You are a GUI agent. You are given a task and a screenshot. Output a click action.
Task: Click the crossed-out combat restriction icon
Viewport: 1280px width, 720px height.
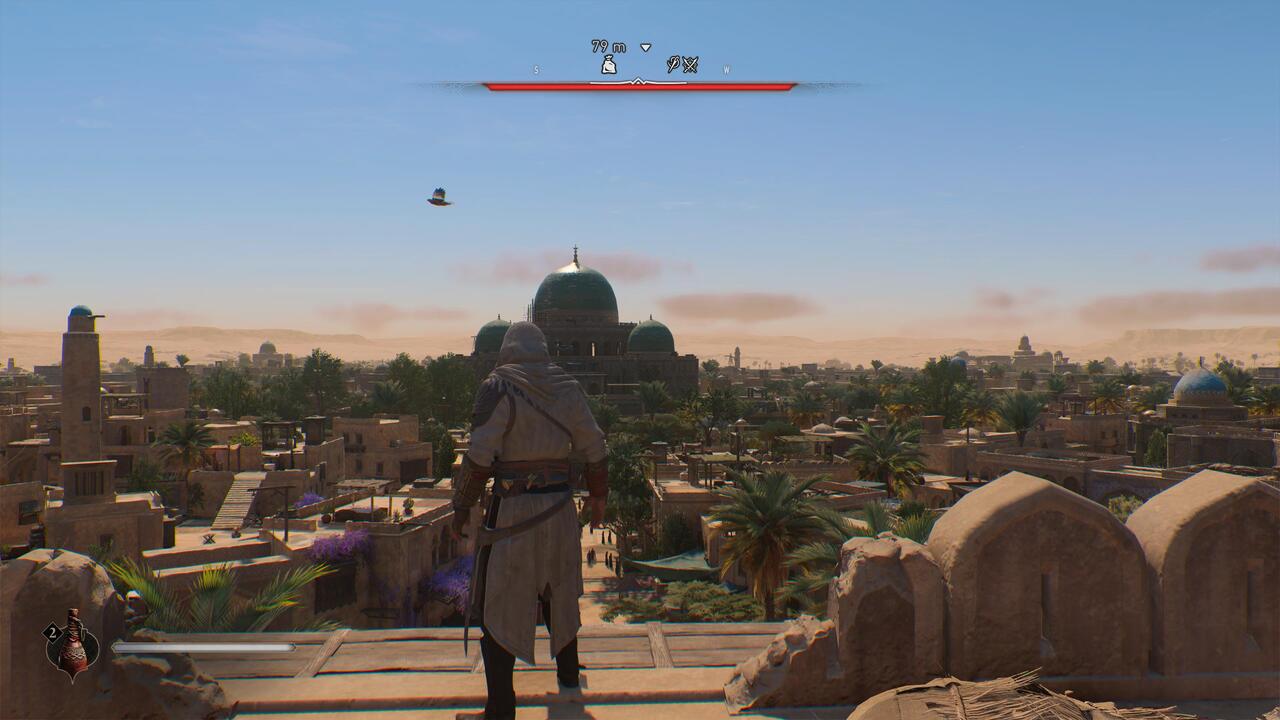691,65
